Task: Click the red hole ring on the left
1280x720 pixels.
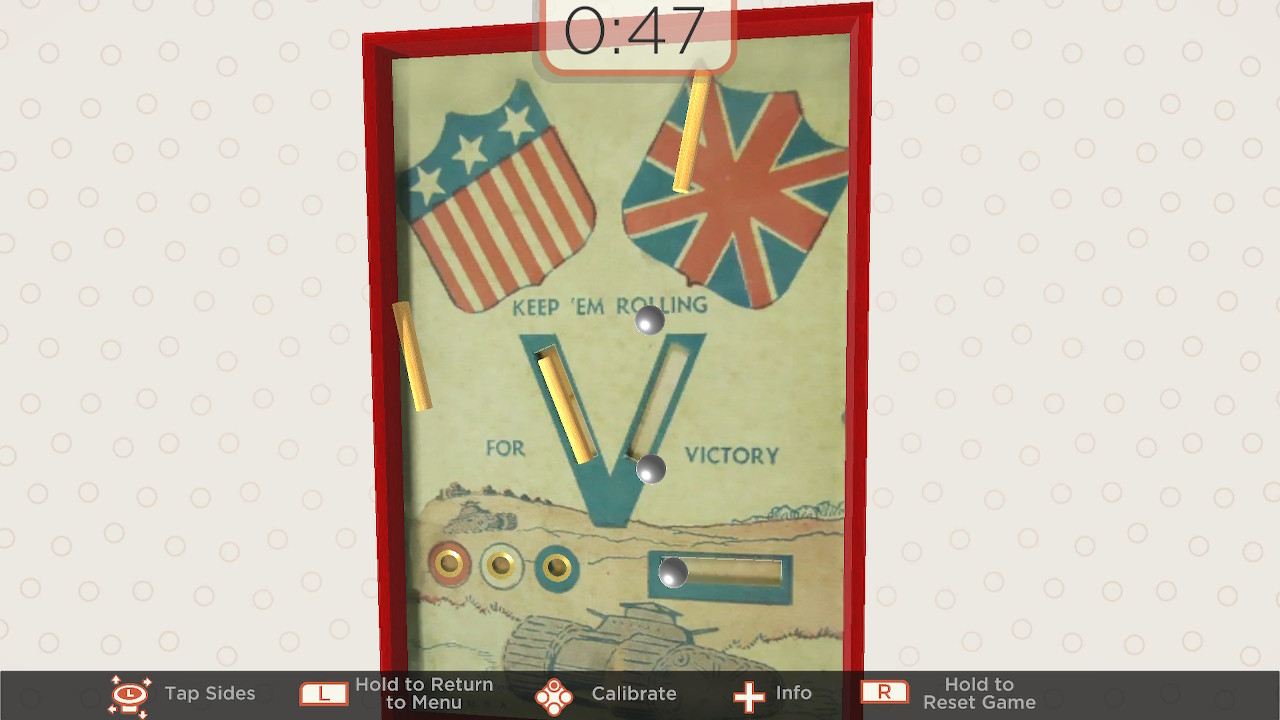Action: coord(452,565)
